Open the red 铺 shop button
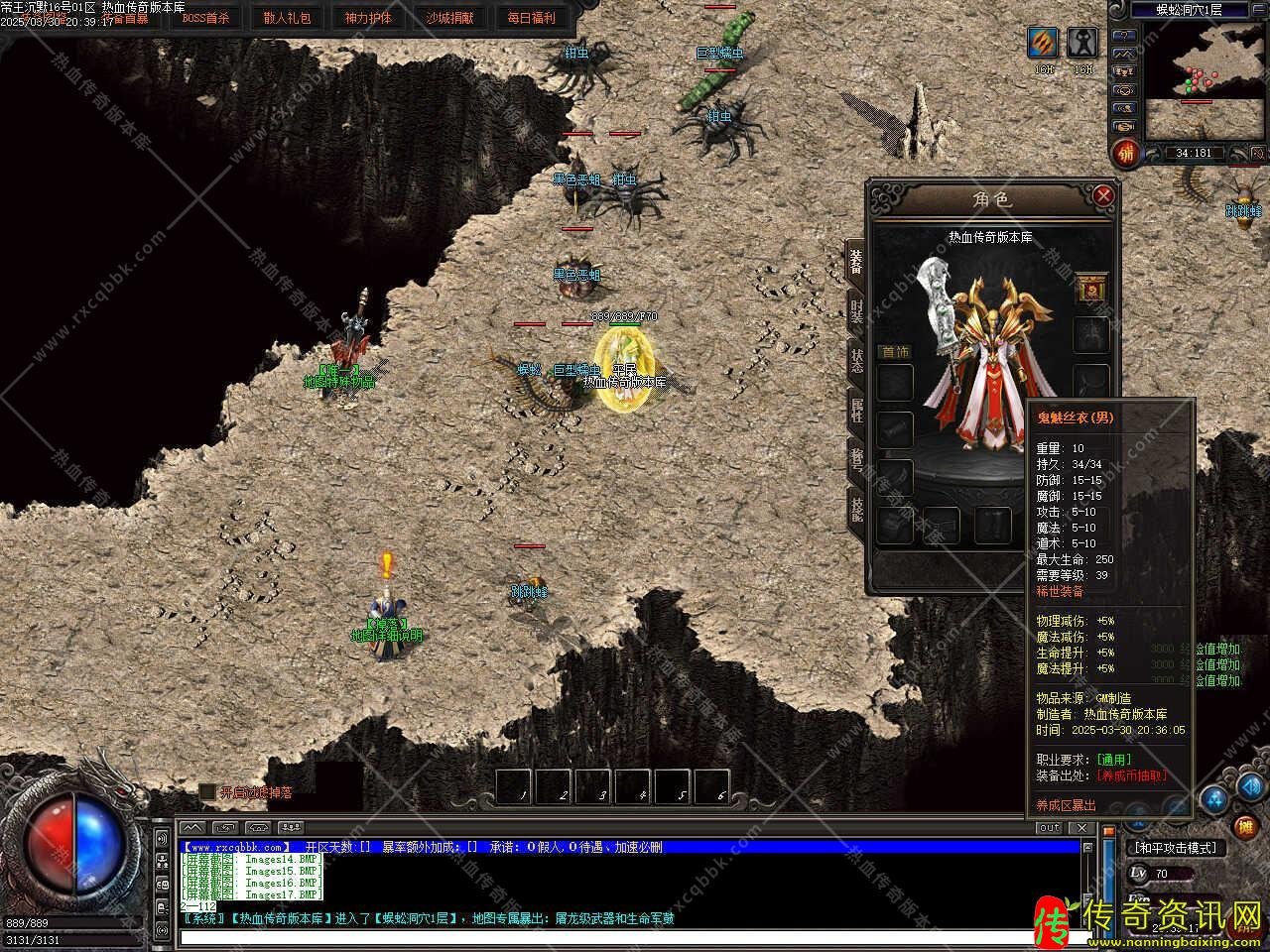The height and width of the screenshot is (952, 1270). pos(1124,154)
